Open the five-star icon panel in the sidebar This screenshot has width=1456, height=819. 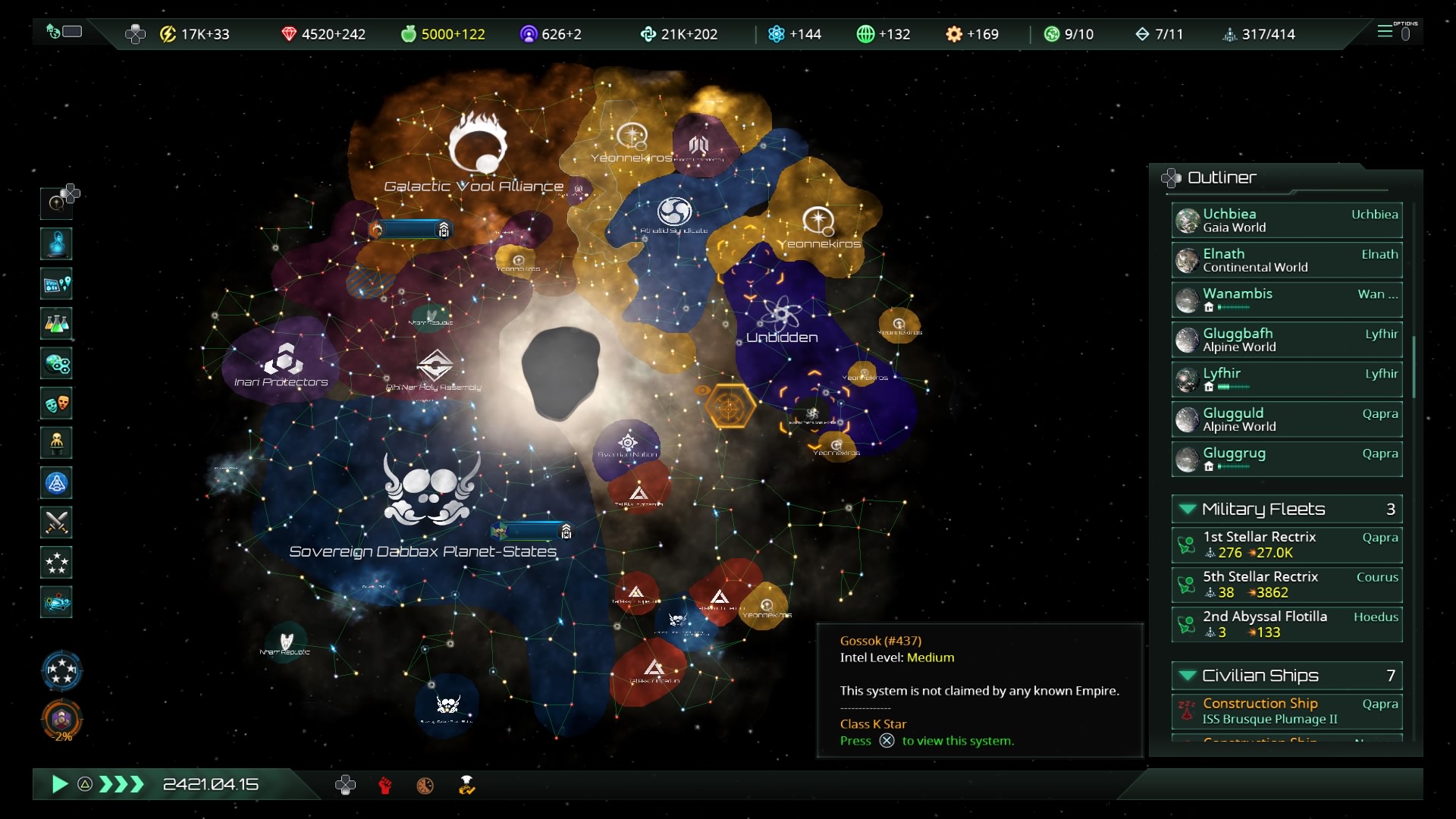(57, 563)
